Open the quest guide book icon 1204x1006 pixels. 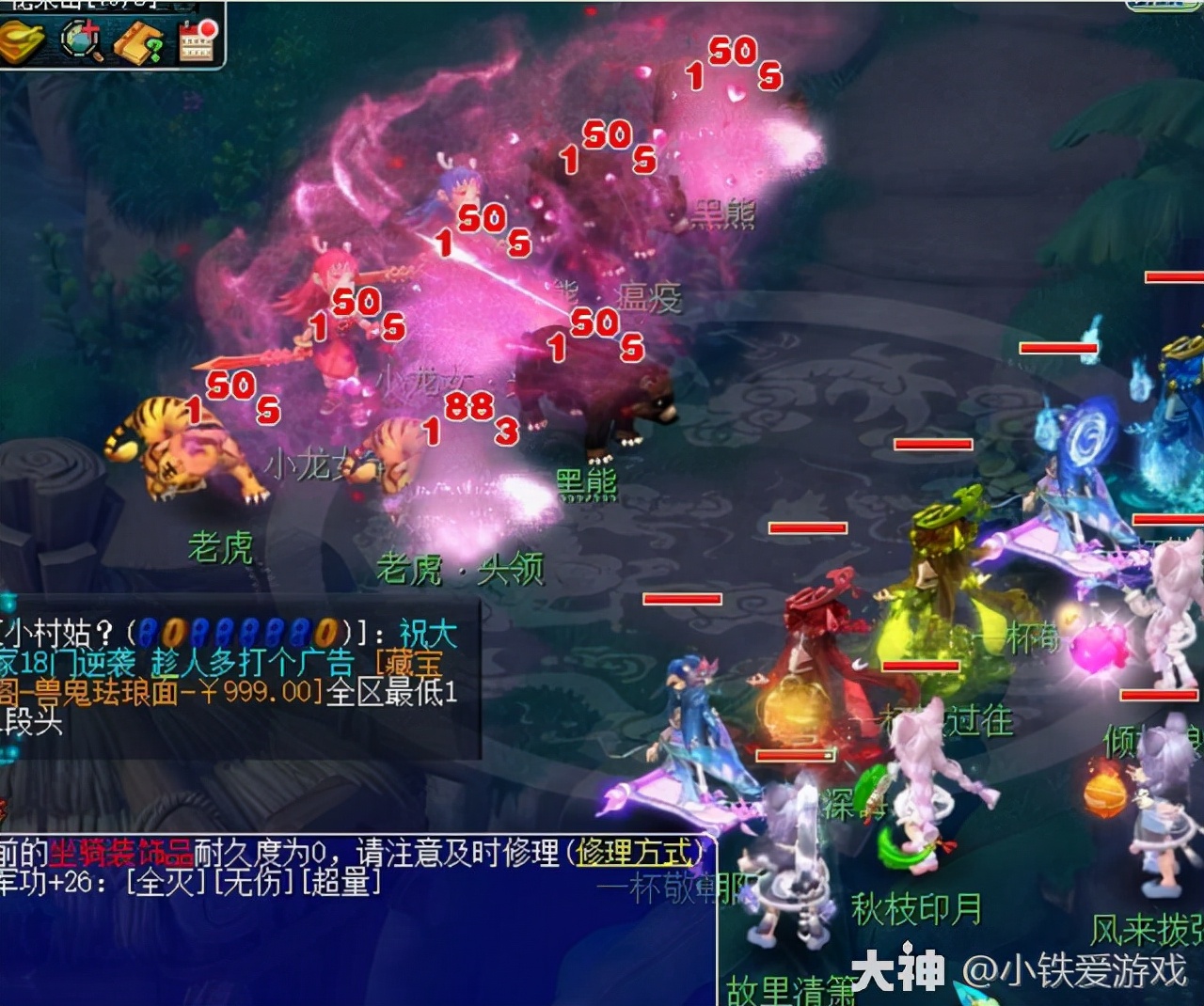(137, 42)
